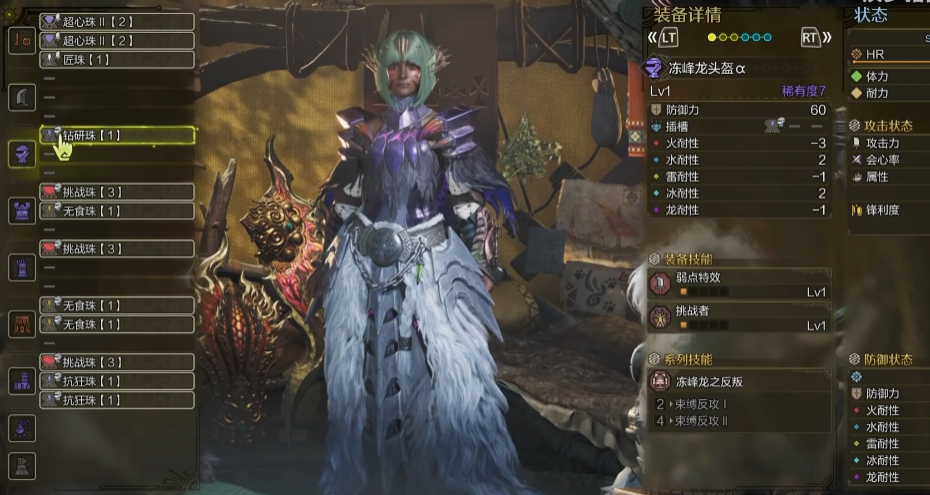The height and width of the screenshot is (495, 930).
Task: Open the leg armor slot icon
Action: 22,381
